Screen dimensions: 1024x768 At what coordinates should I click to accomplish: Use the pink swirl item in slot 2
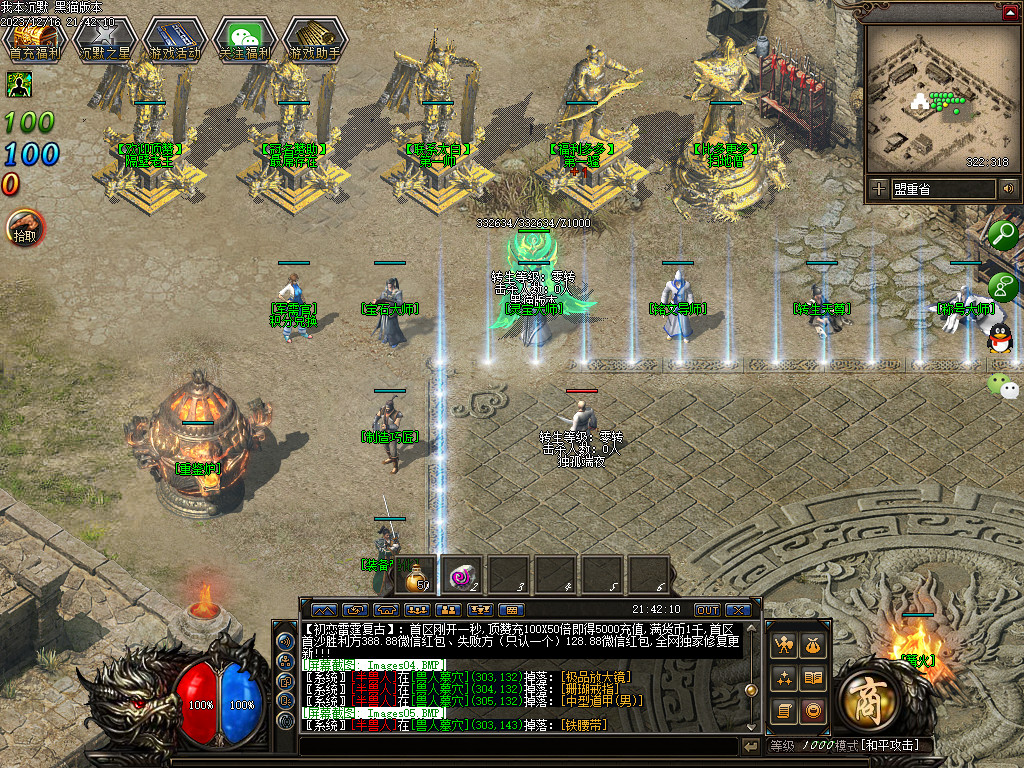tap(463, 575)
